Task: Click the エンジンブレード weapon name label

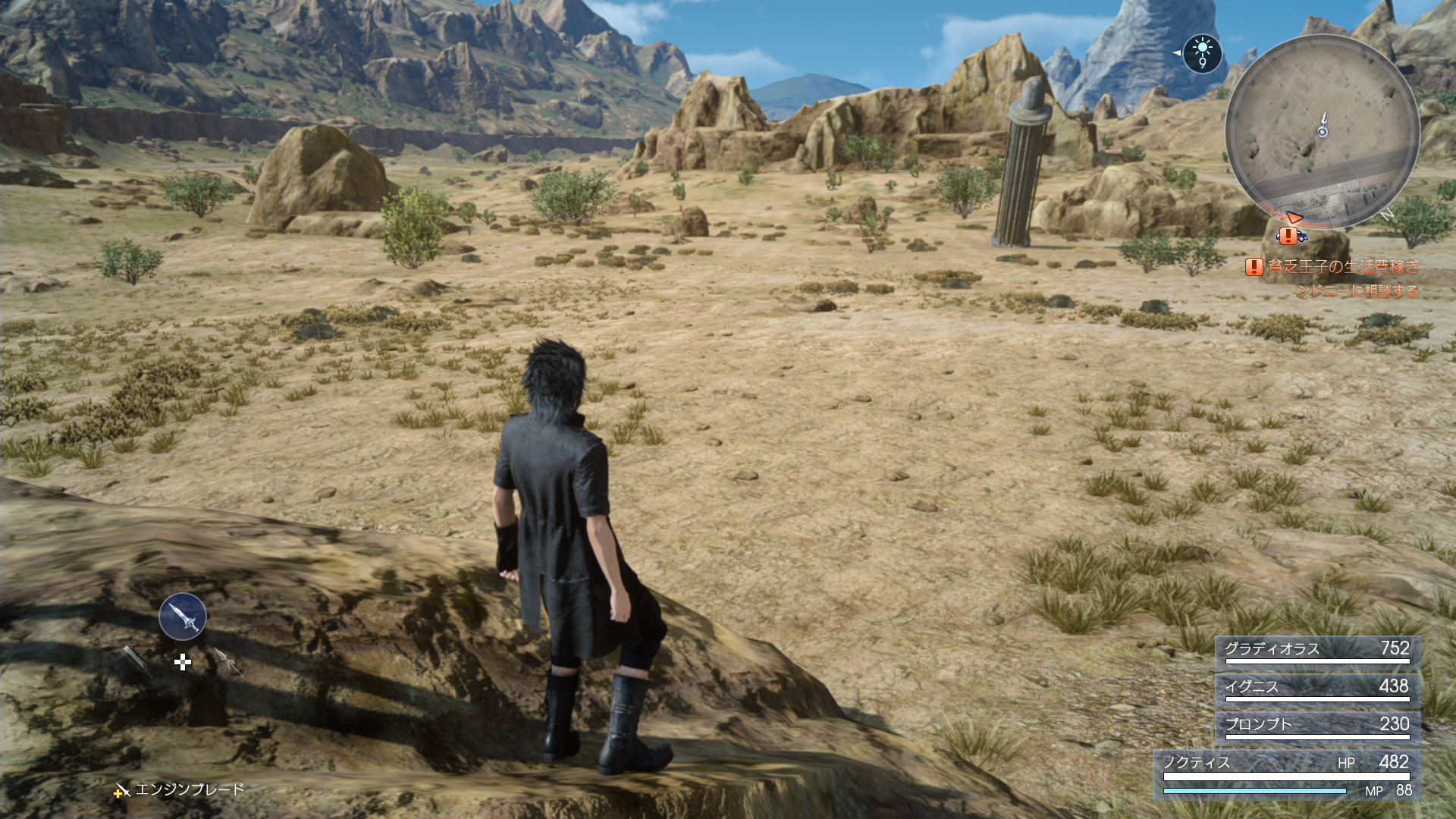Action: click(189, 790)
